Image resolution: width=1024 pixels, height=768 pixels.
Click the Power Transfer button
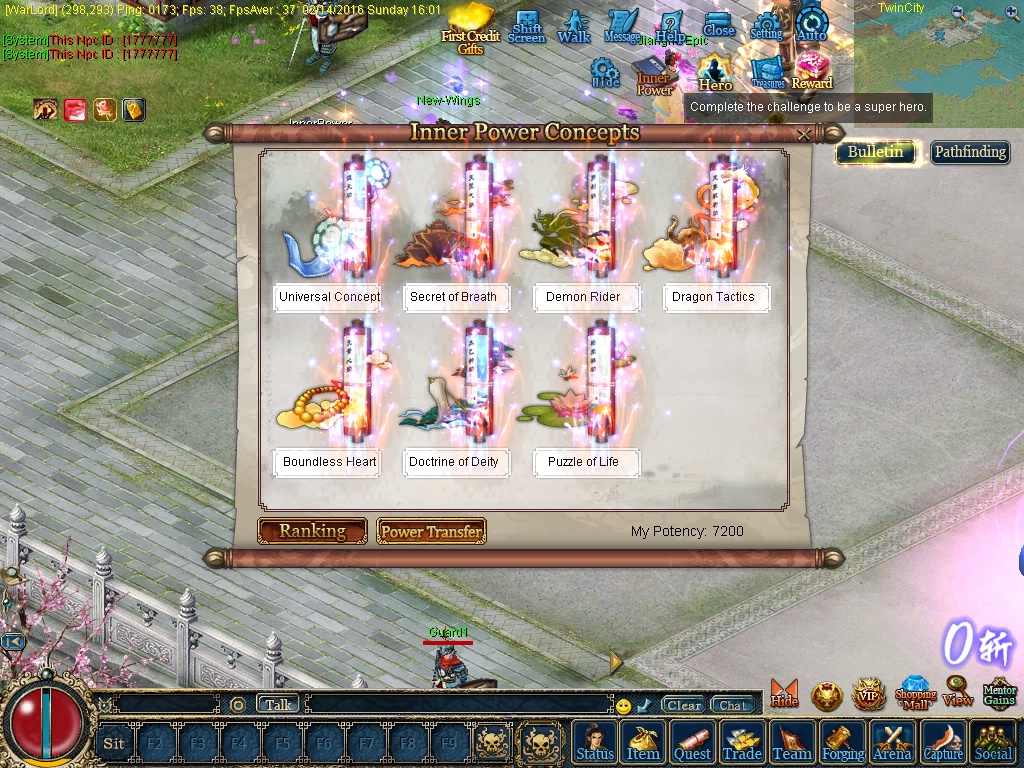click(x=431, y=532)
